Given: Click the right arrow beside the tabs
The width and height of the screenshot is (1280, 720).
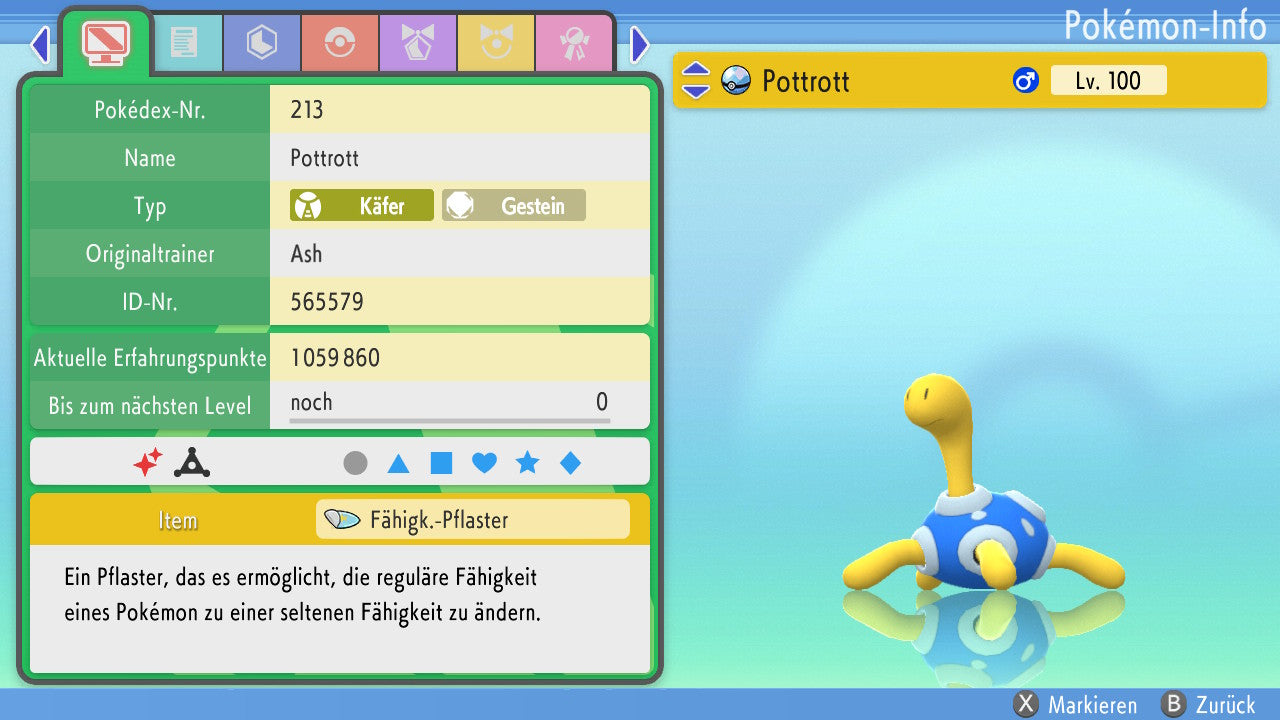Looking at the screenshot, I should [640, 44].
